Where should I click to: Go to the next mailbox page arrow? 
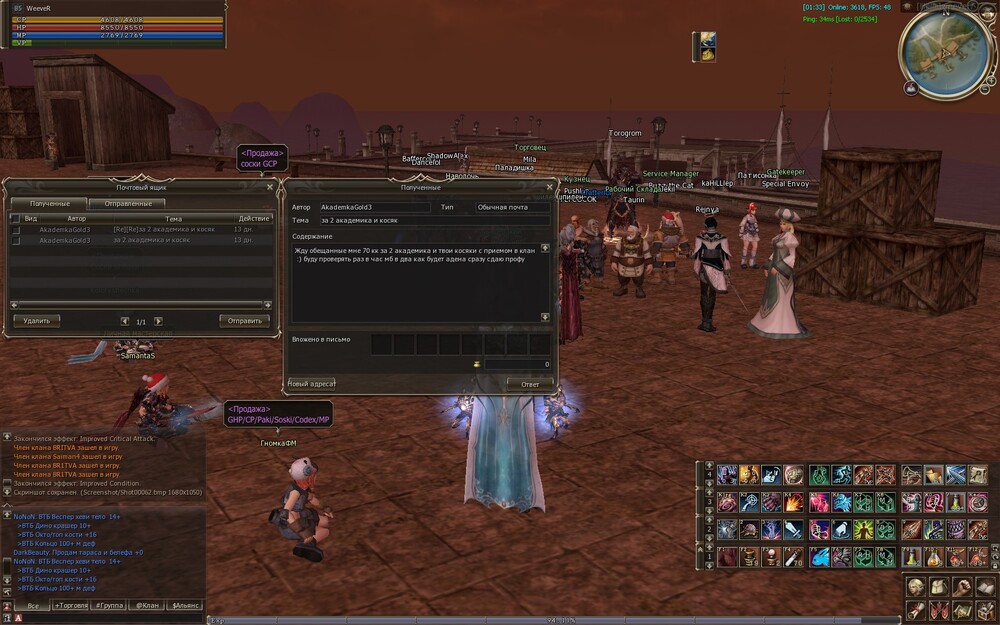158,321
